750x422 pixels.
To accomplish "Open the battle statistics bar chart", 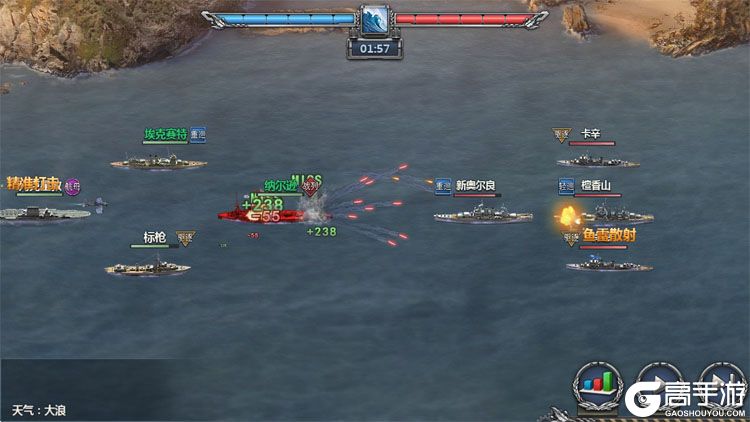I will [597, 385].
